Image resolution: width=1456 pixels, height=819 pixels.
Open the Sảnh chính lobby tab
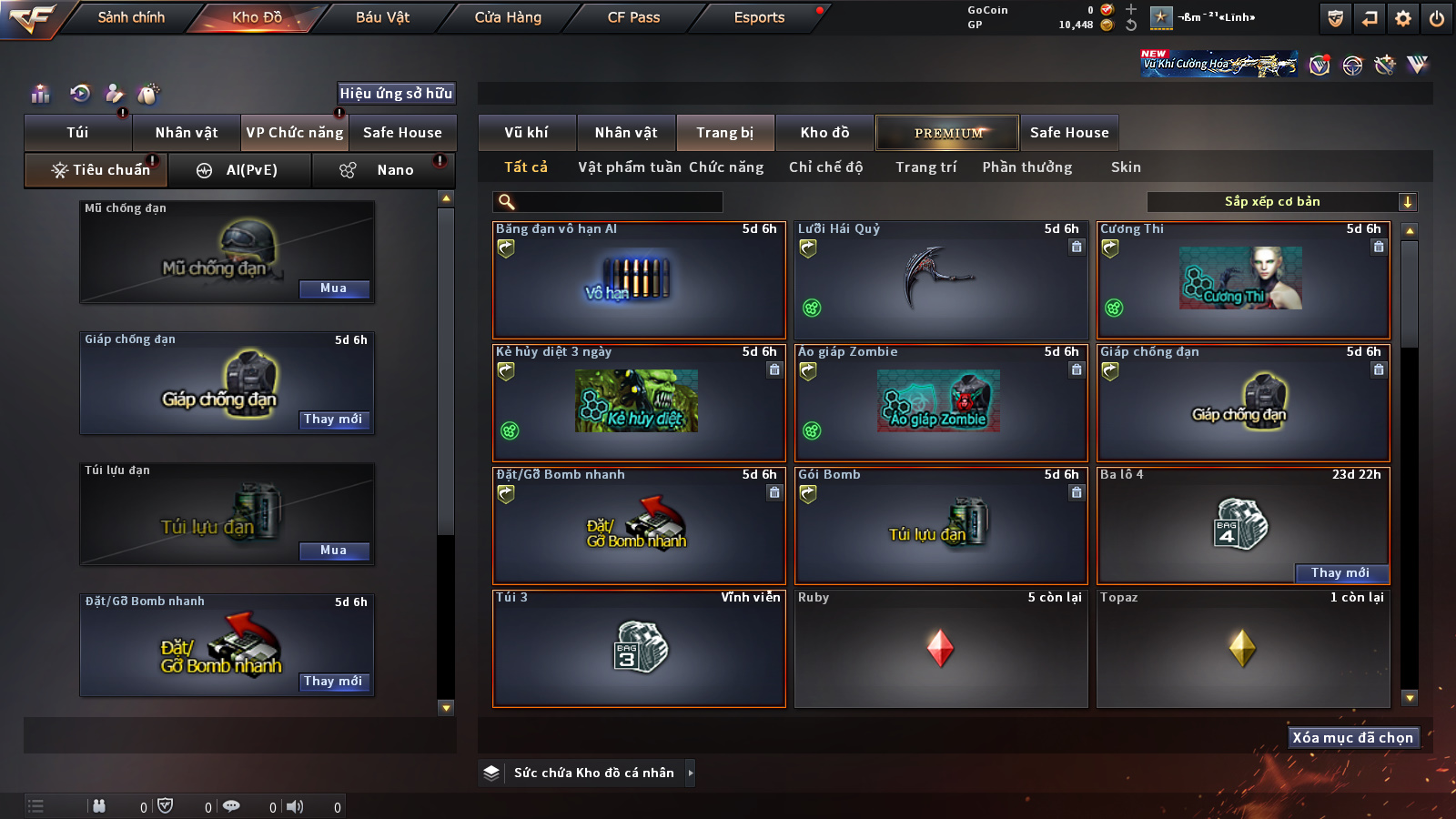click(131, 17)
